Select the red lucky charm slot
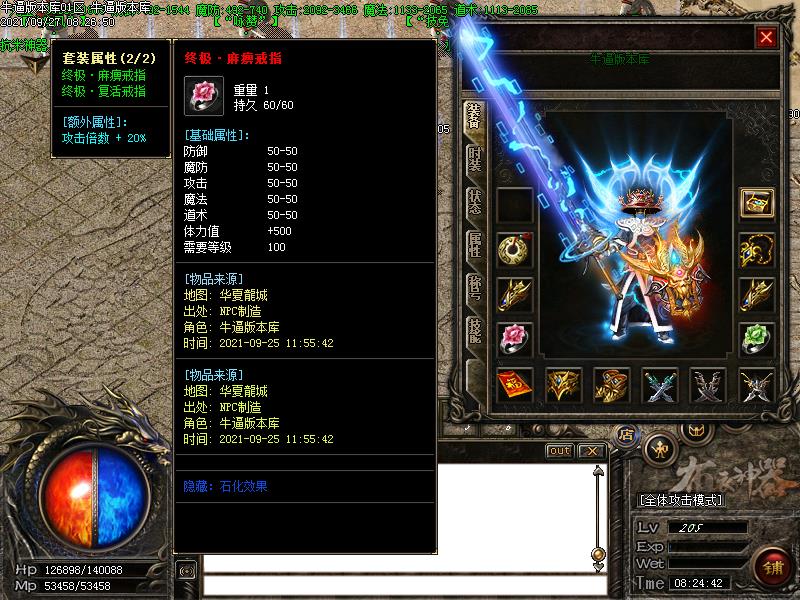The height and width of the screenshot is (600, 800). click(x=515, y=384)
